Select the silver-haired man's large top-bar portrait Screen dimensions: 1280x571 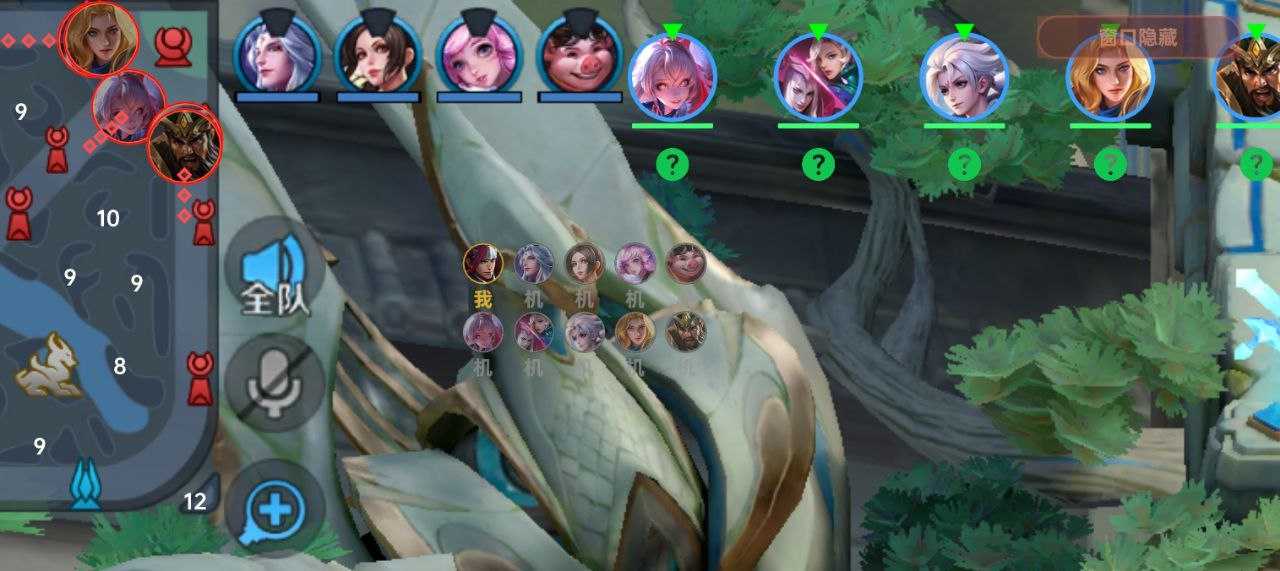[277, 54]
